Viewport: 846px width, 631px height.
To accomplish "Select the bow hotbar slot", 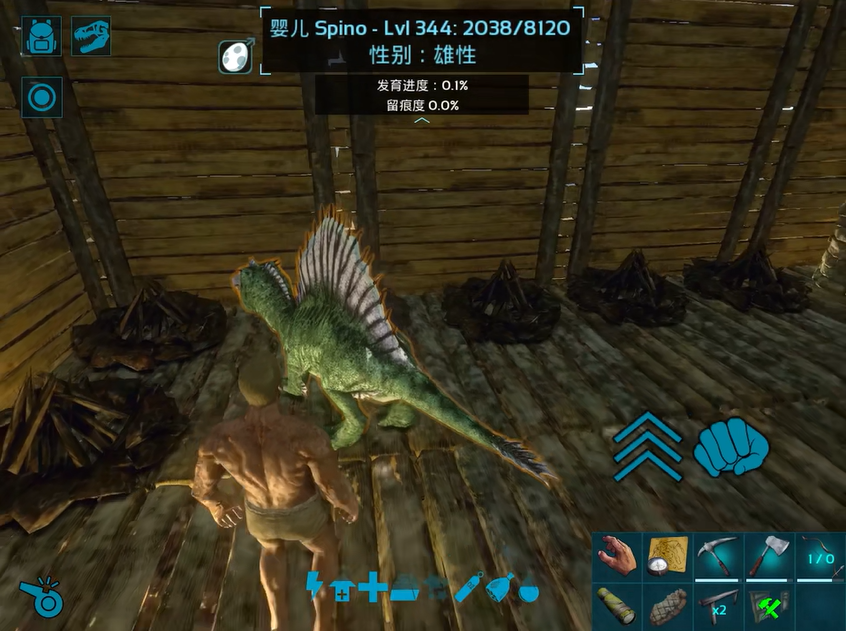I will coord(817,557).
